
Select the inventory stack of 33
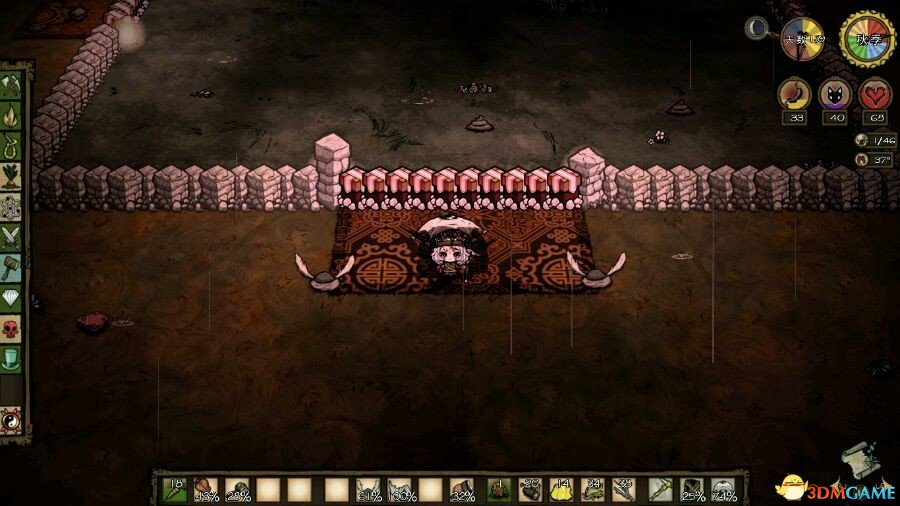coord(623,489)
